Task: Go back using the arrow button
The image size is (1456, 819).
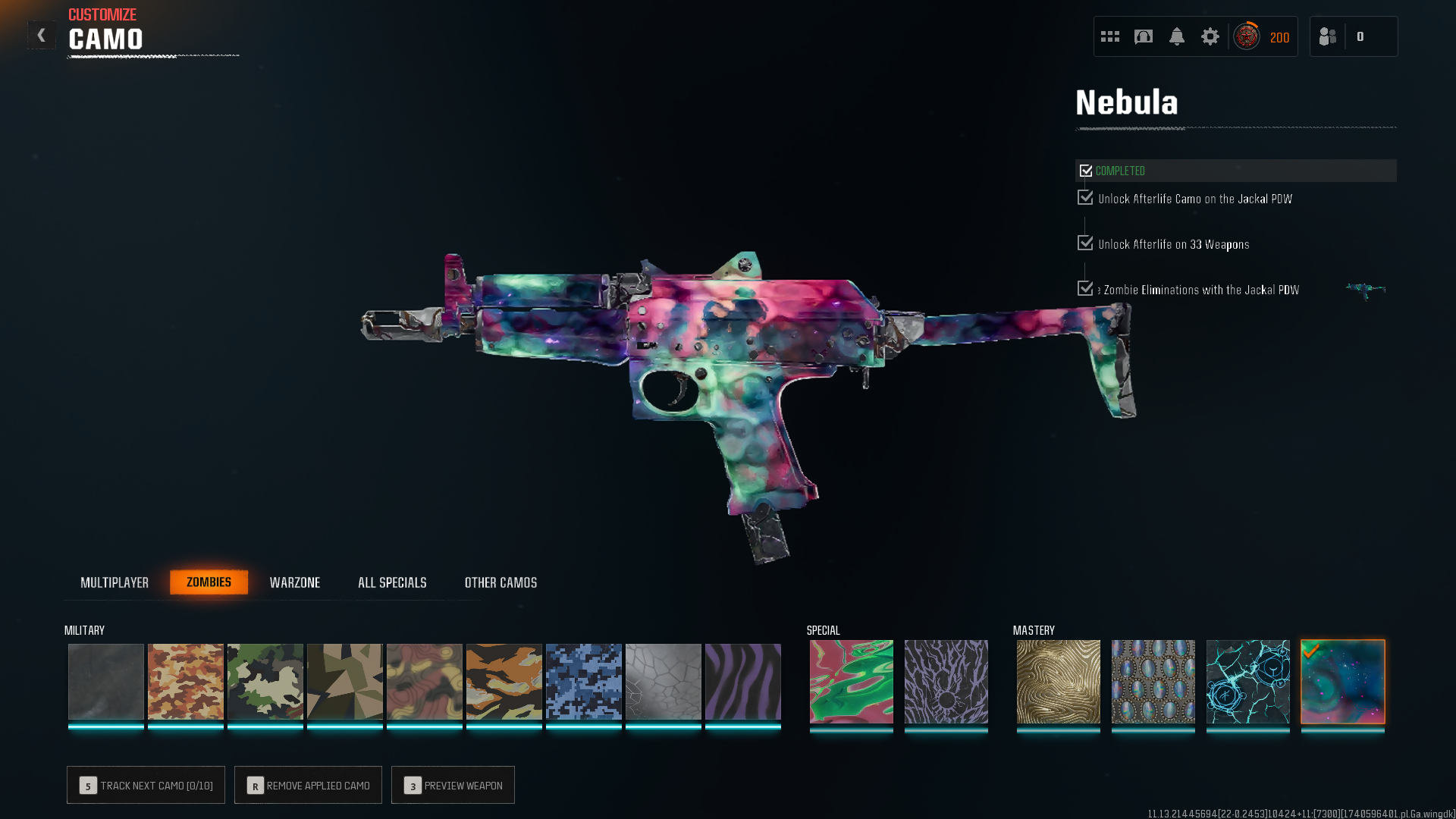Action: tap(42, 35)
